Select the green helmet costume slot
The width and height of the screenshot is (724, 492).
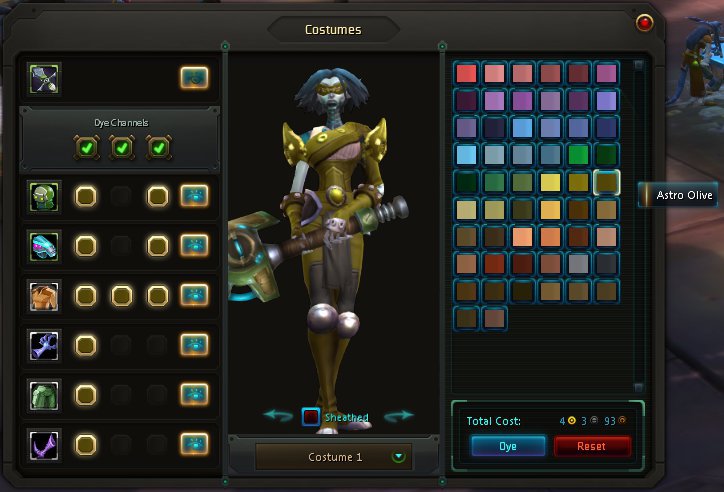(x=45, y=196)
